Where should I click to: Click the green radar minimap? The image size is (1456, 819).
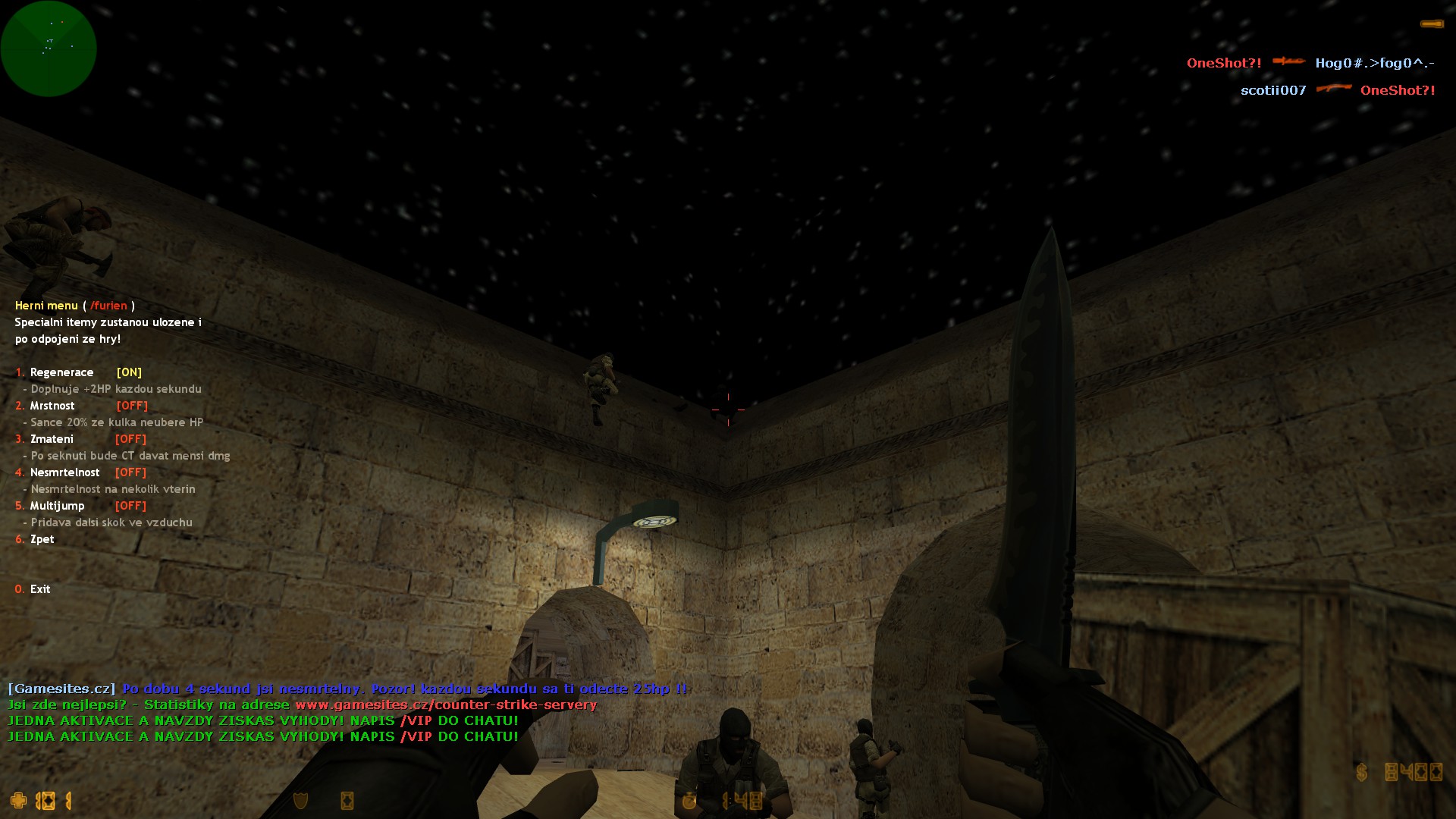[x=49, y=49]
